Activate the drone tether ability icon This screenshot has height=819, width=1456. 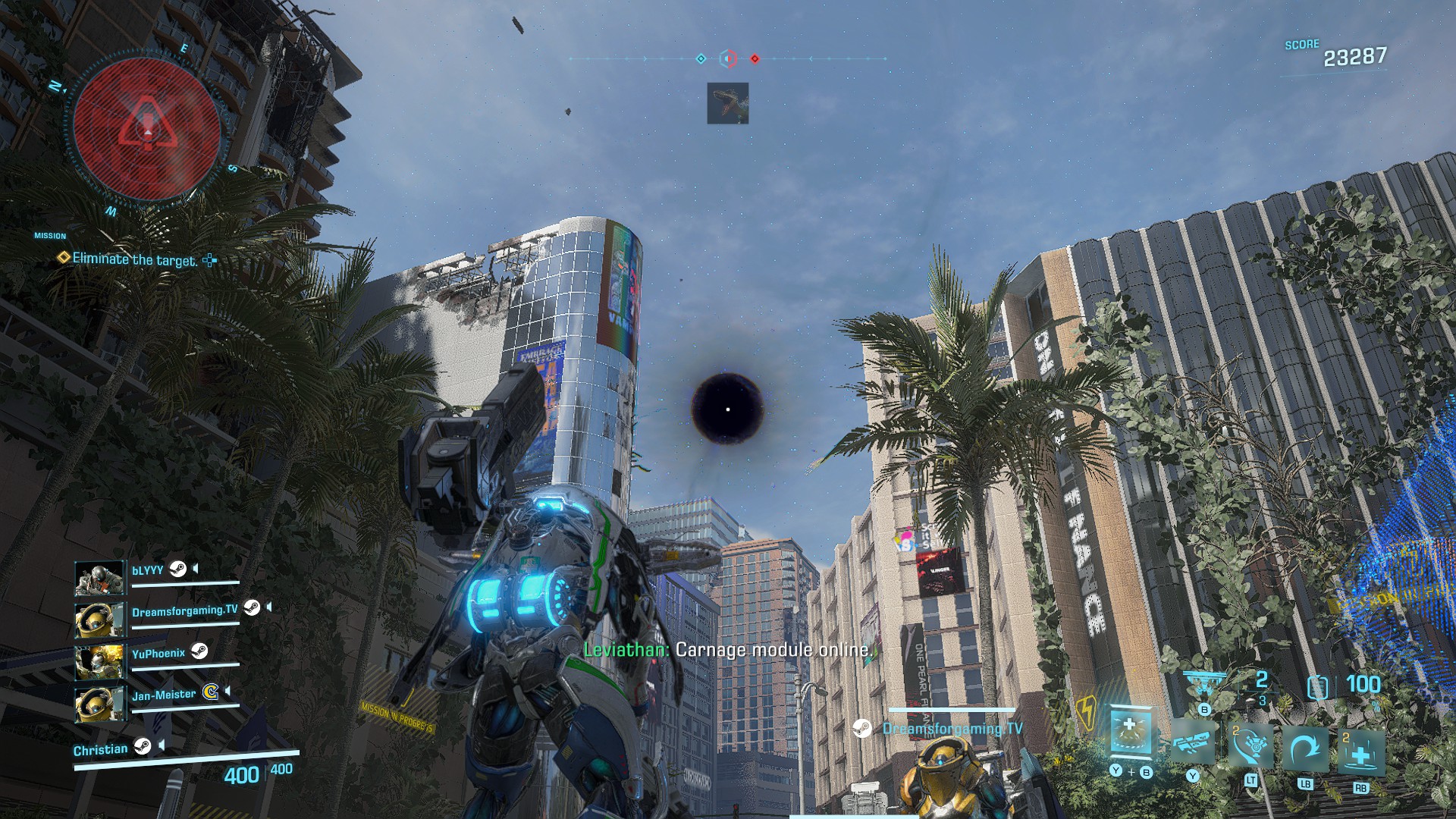point(1250,745)
